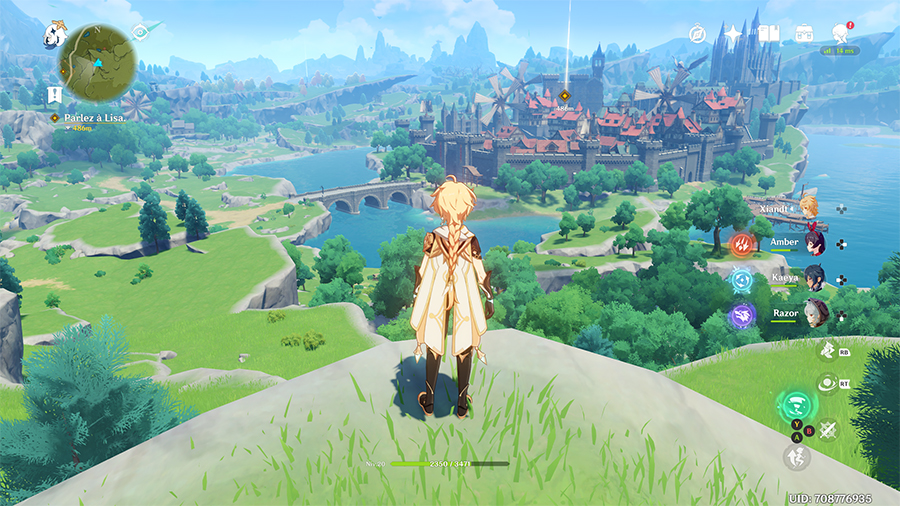The width and height of the screenshot is (900, 506).
Task: Switch to party member Razor
Action: 815,311
